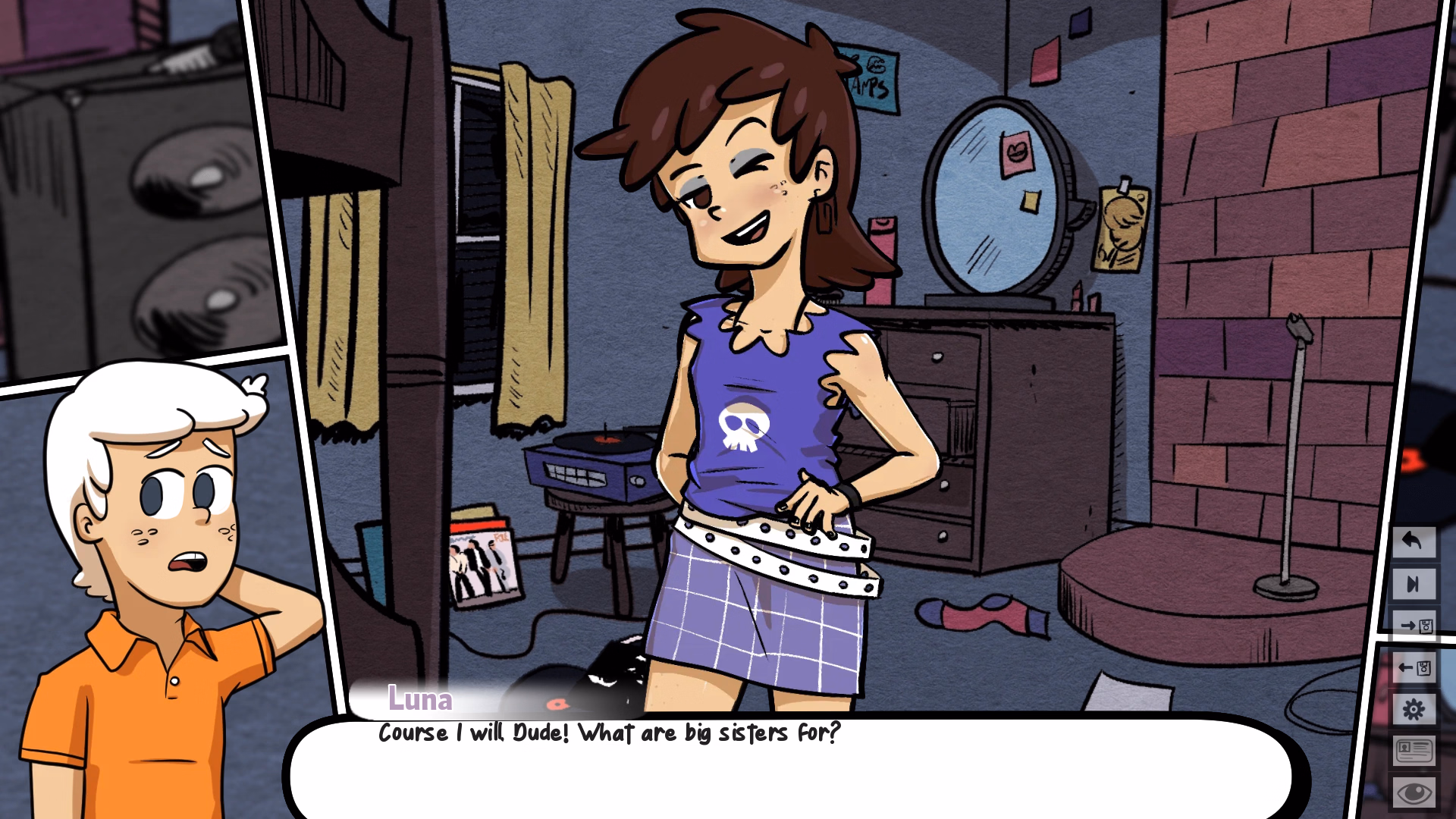Click the rollback arrow icon
The width and height of the screenshot is (1456, 819).
pos(1413,543)
